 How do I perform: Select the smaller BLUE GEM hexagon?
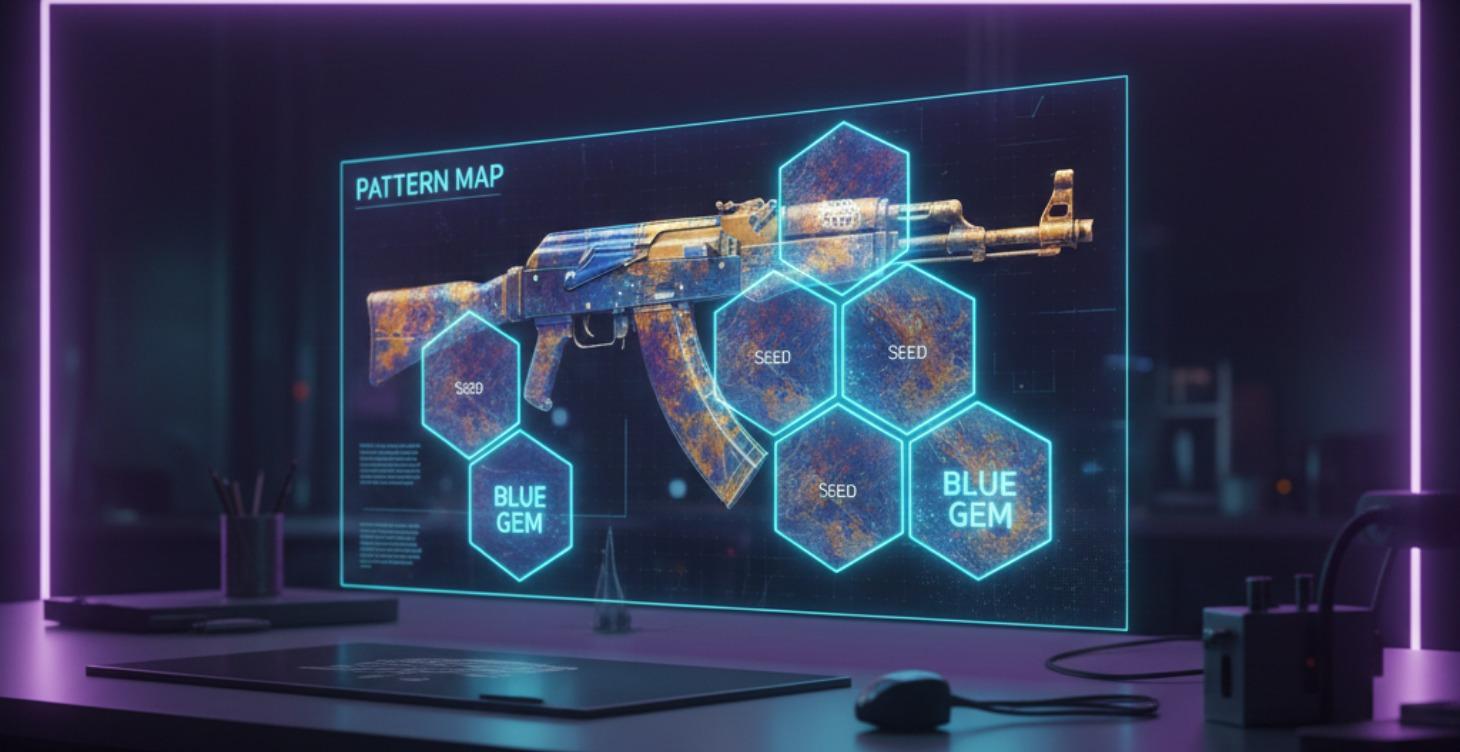pos(520,507)
